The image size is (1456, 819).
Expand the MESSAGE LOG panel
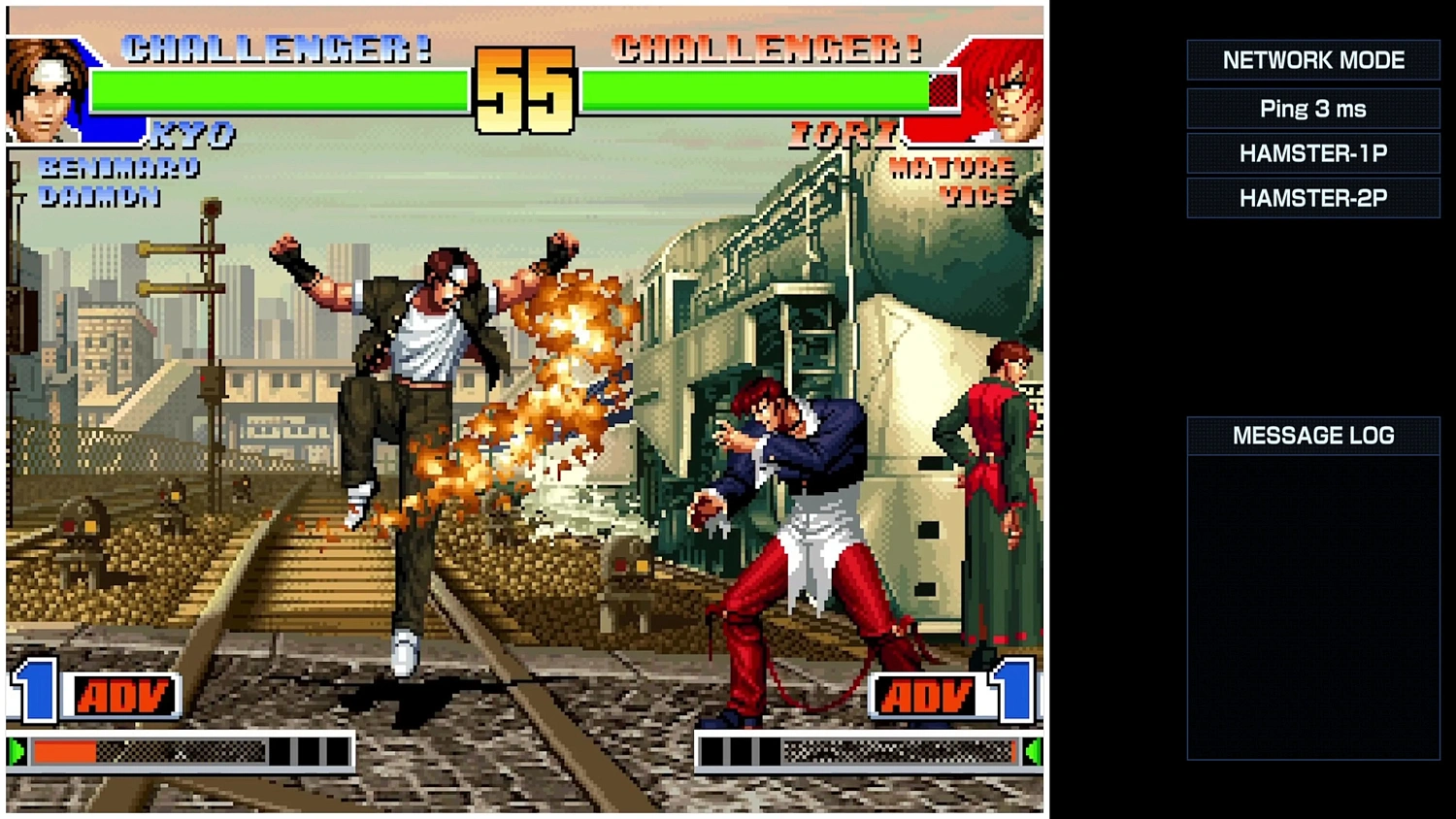[x=1312, y=435]
